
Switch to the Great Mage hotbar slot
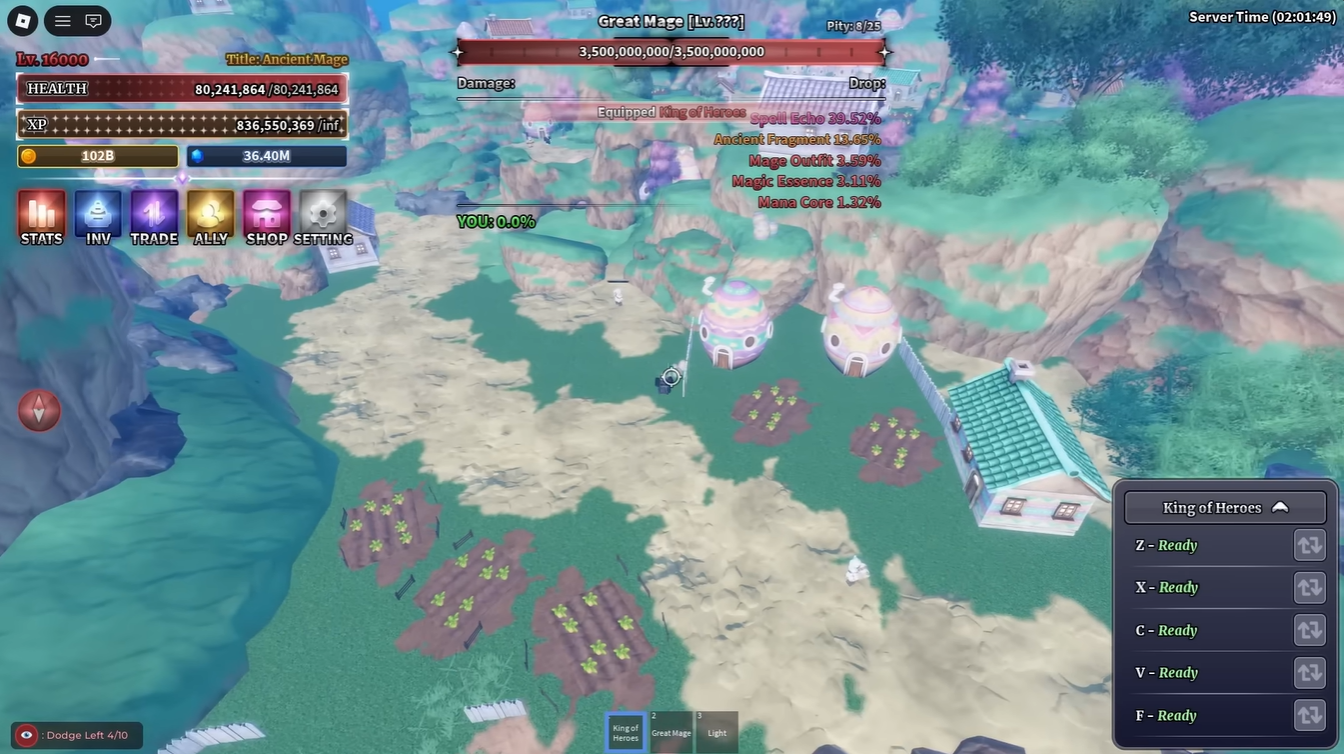(x=671, y=731)
